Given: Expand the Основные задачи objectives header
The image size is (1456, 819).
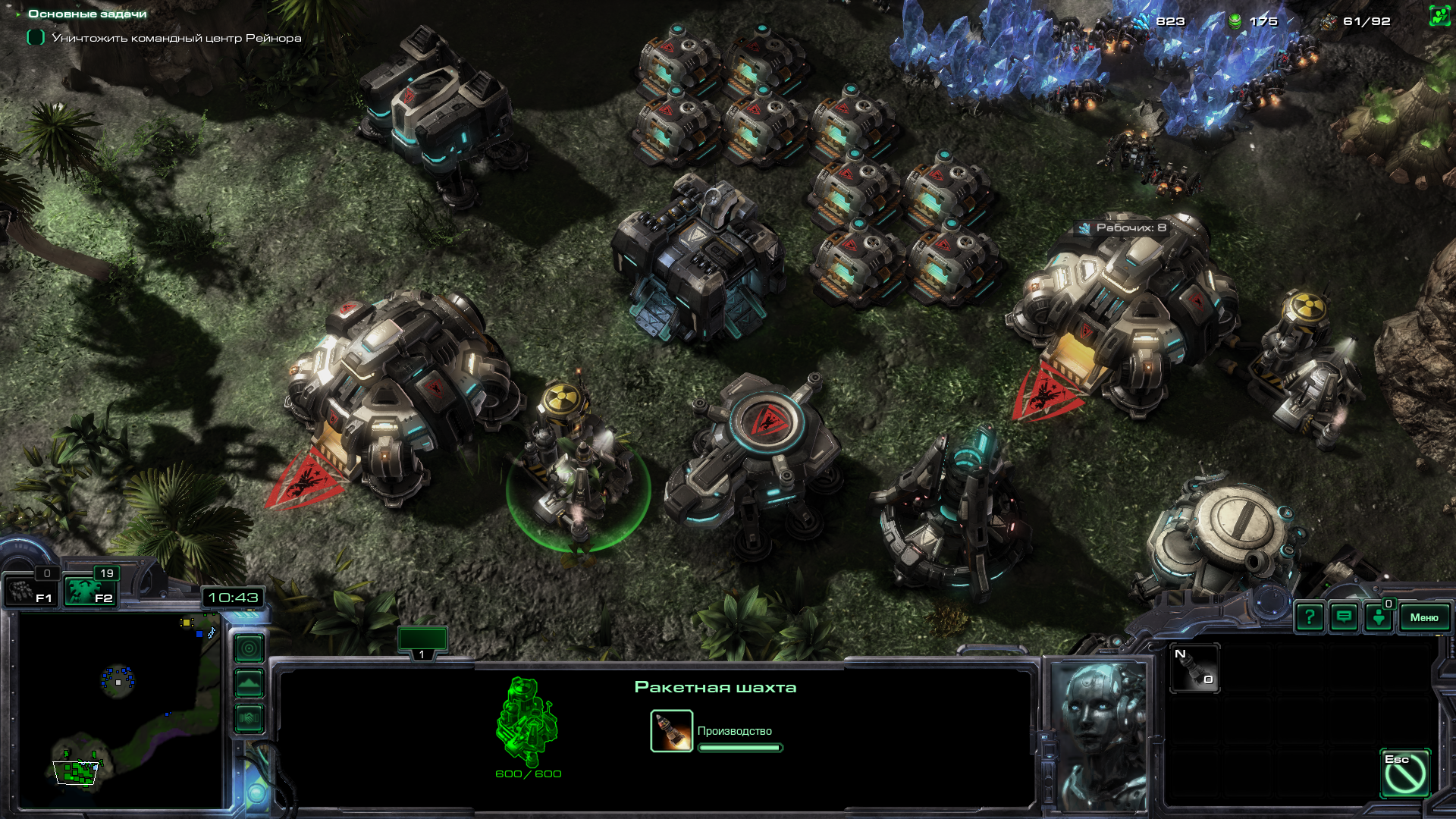Looking at the screenshot, I should (x=86, y=14).
